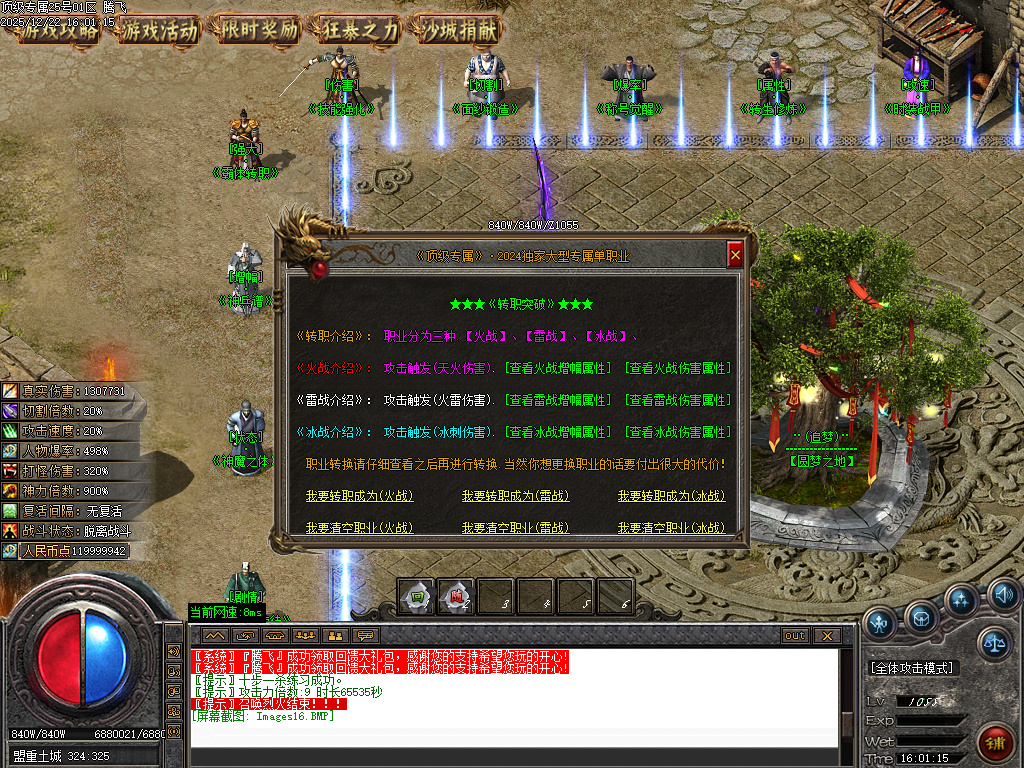1024x768 pixels.
Task: Choose 我要转职成为(火战) option
Action: [359, 496]
